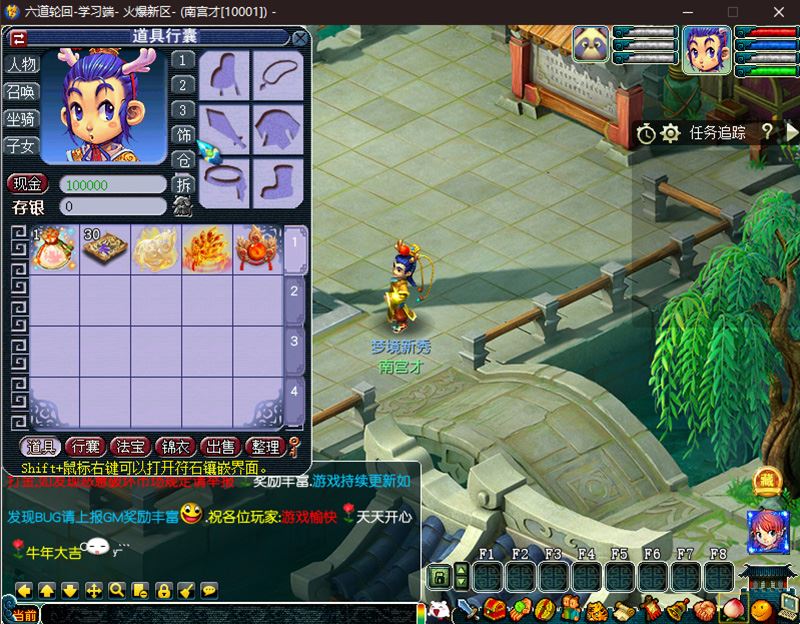Toggle the hotbar lock icon
This screenshot has height=624, width=800.
pyautogui.click(x=438, y=577)
